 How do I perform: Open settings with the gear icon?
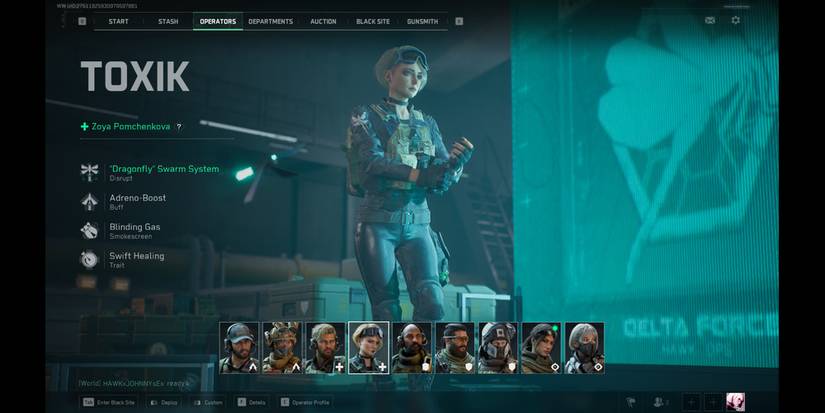[736, 20]
